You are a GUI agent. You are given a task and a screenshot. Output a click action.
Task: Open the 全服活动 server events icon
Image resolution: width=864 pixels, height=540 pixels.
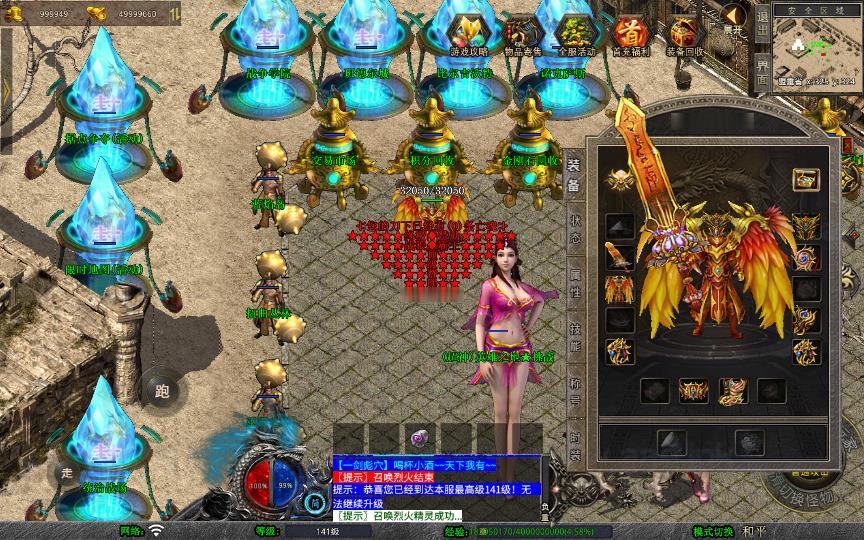click(575, 34)
